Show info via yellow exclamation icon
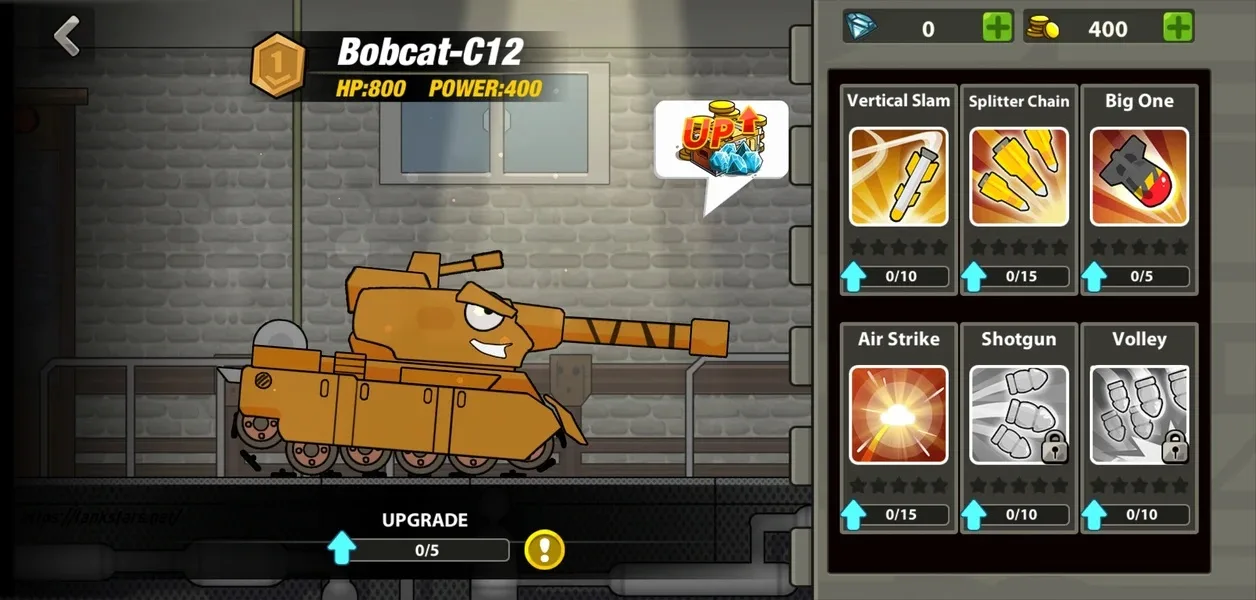1256x600 pixels. click(544, 549)
